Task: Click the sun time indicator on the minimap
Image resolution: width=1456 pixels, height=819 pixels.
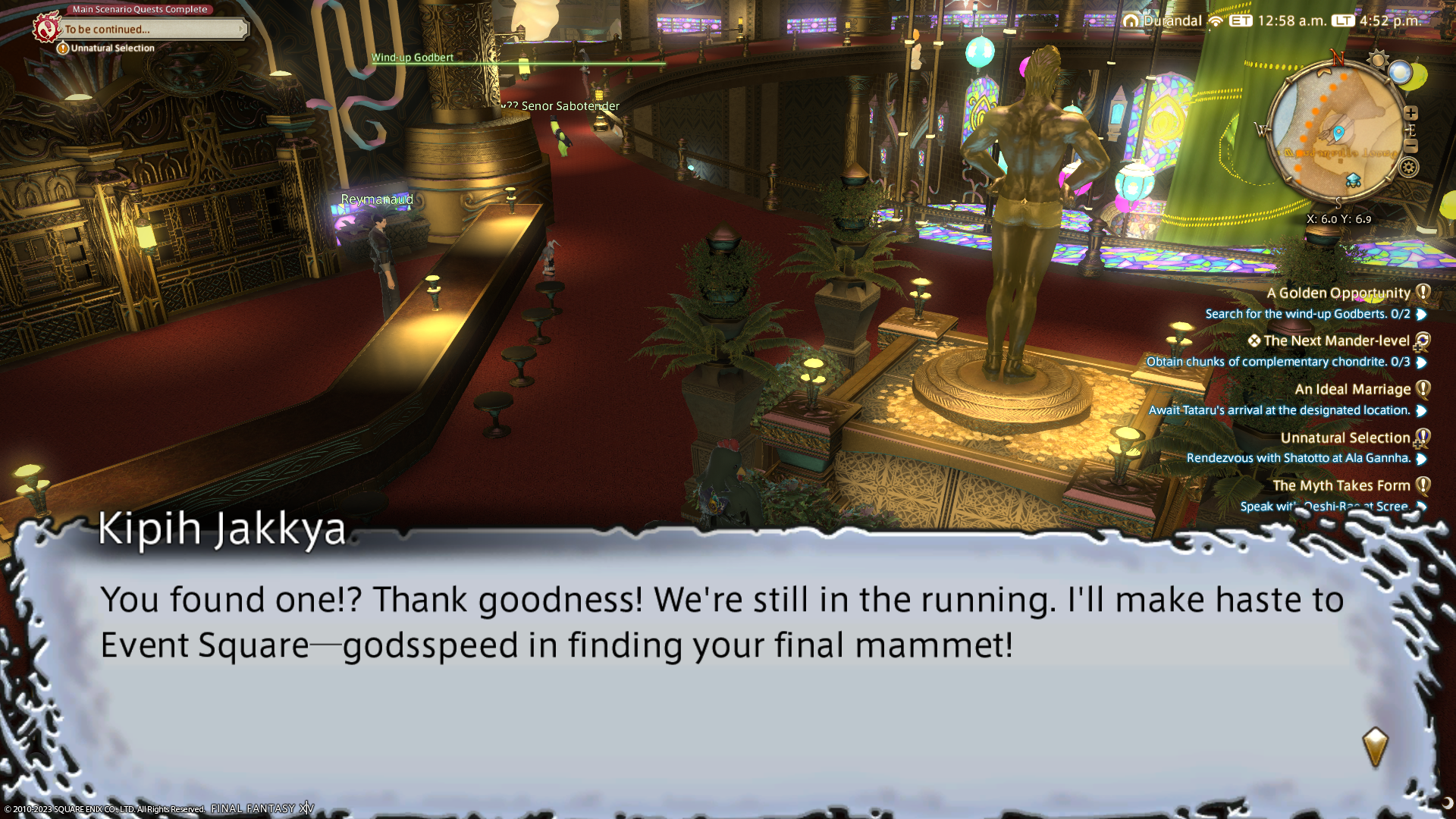Action: click(1377, 60)
